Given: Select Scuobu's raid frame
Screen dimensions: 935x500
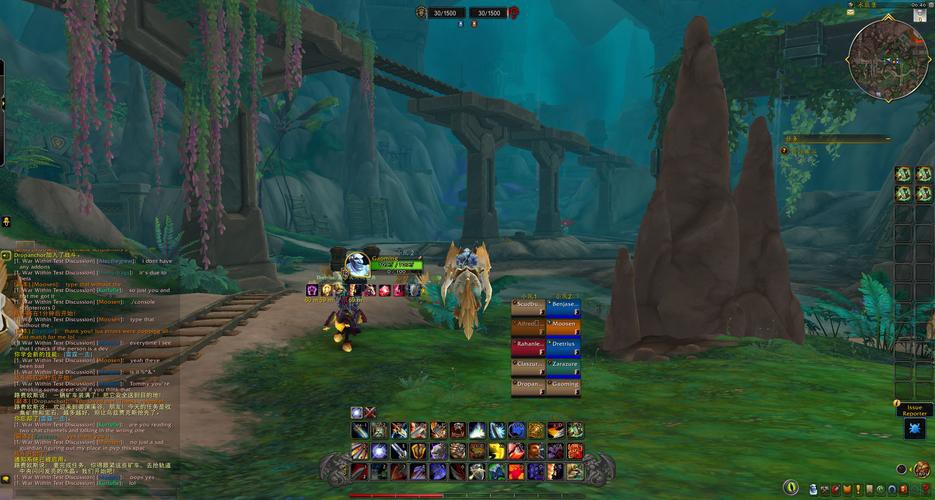Looking at the screenshot, I should point(529,306).
